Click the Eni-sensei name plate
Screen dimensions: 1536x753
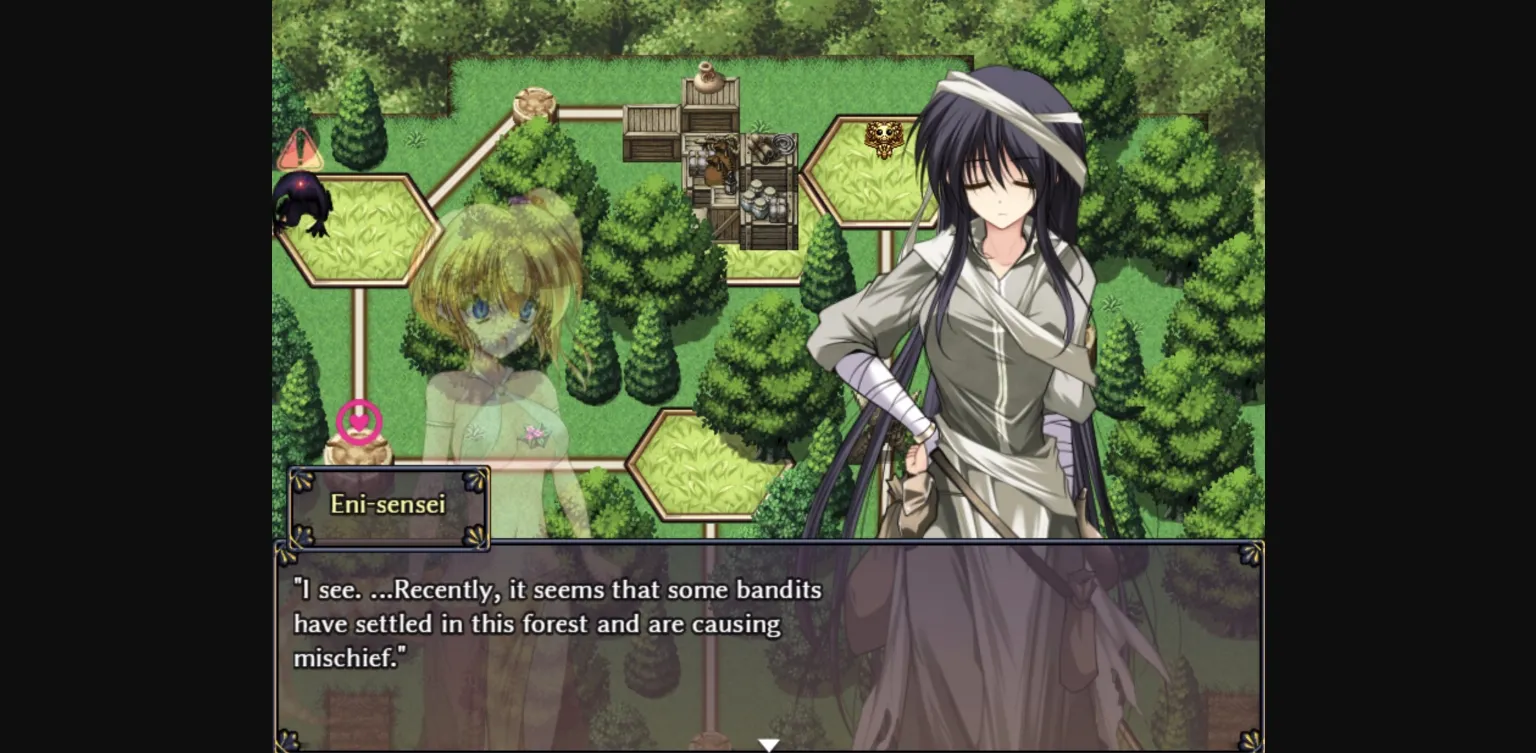coord(388,505)
